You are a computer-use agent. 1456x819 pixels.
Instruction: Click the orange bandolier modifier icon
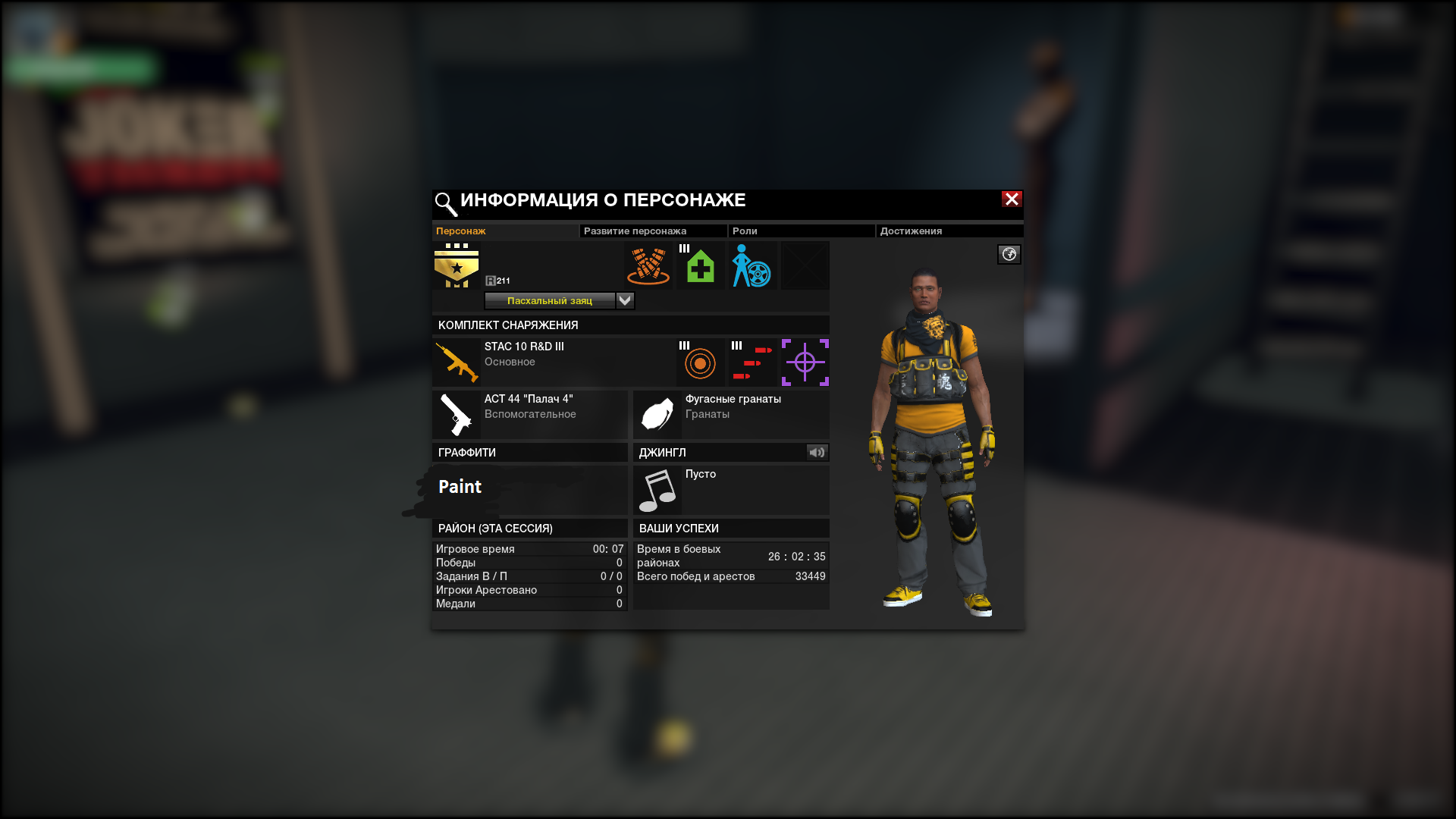tap(648, 266)
